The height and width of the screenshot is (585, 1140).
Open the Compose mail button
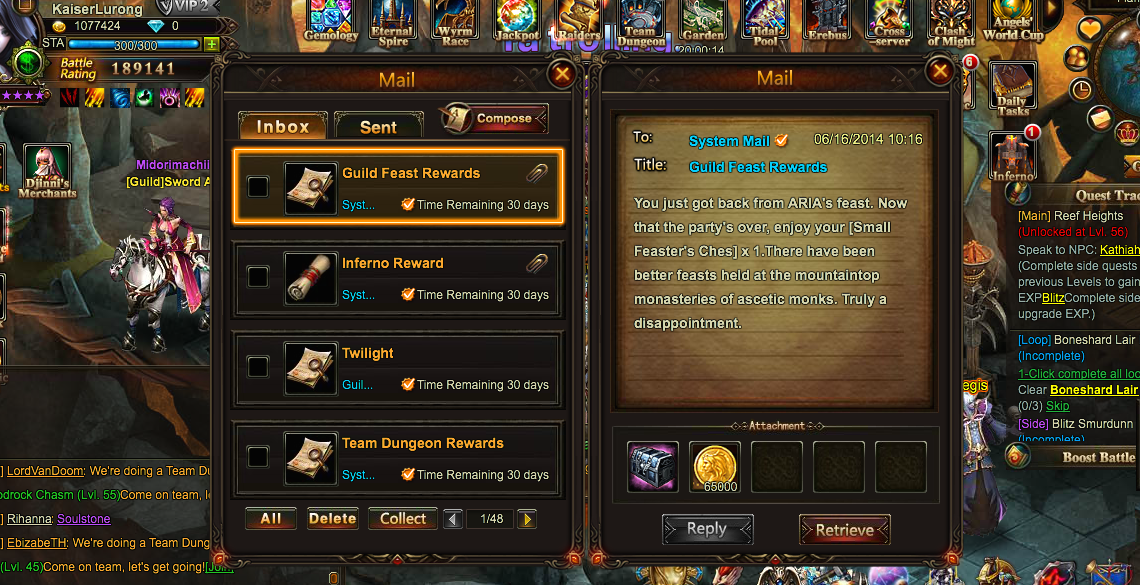click(x=495, y=118)
